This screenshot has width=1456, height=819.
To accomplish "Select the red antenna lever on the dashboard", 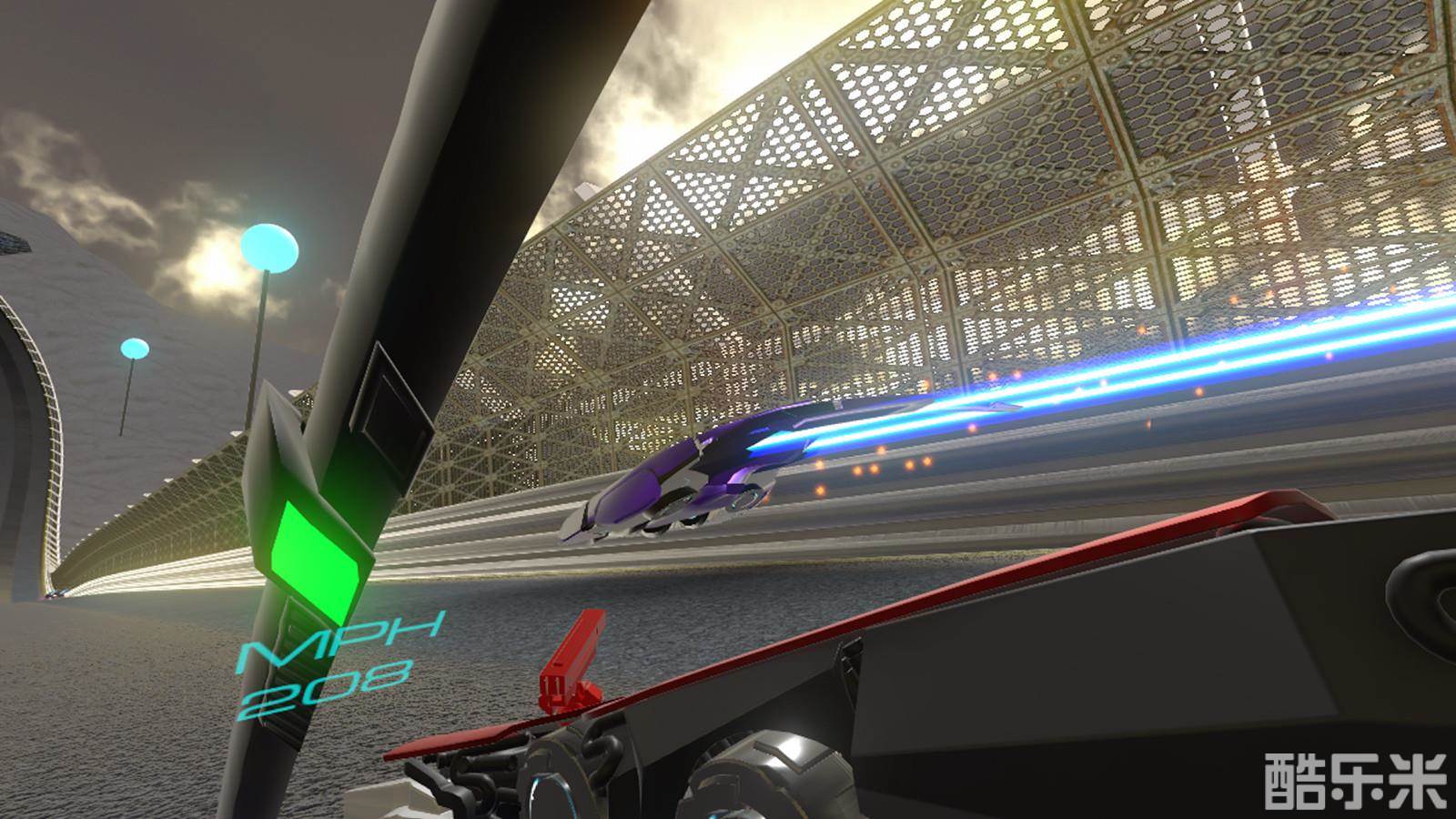I will (573, 660).
